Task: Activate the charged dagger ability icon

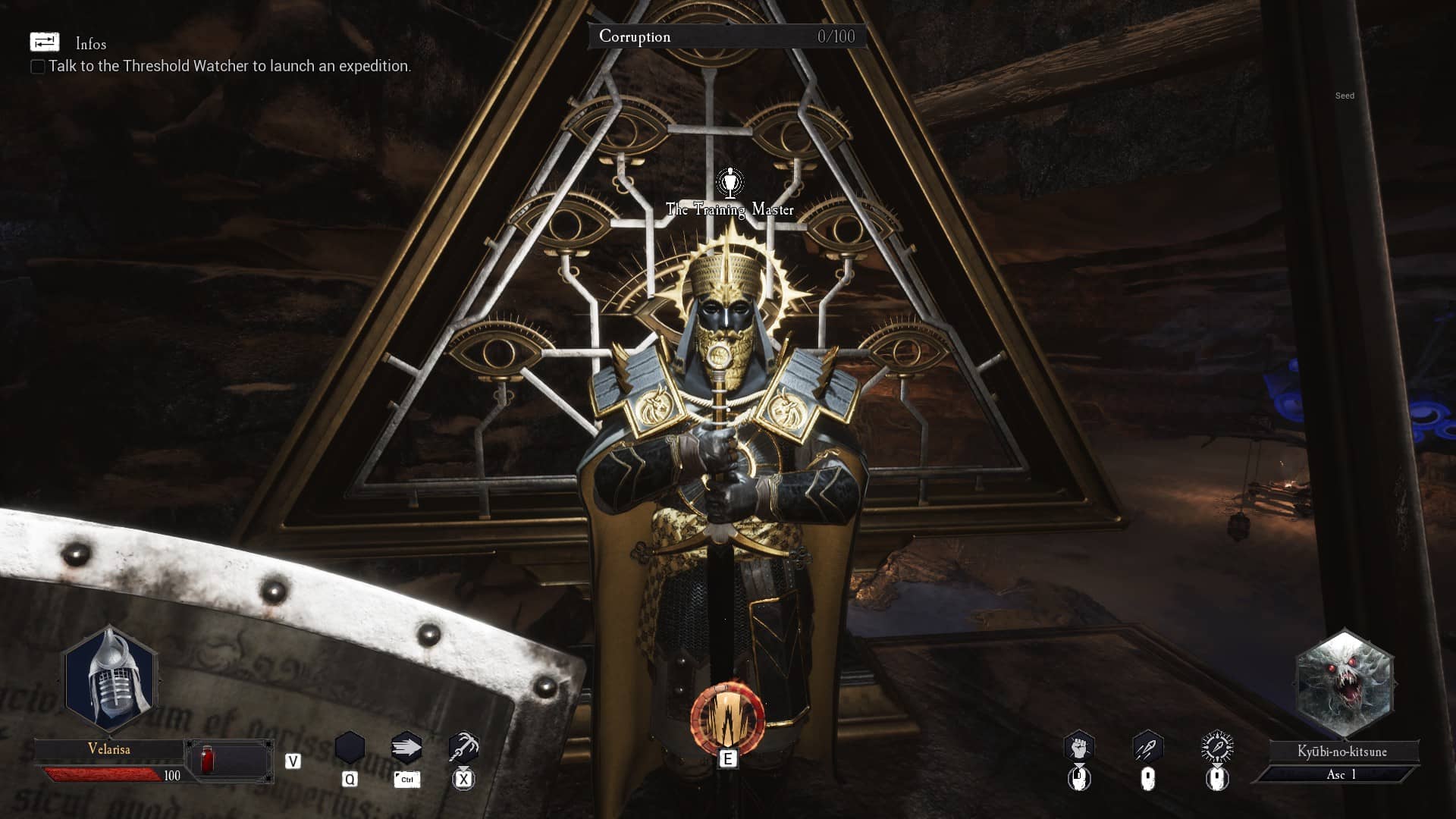Action: coord(1217,748)
